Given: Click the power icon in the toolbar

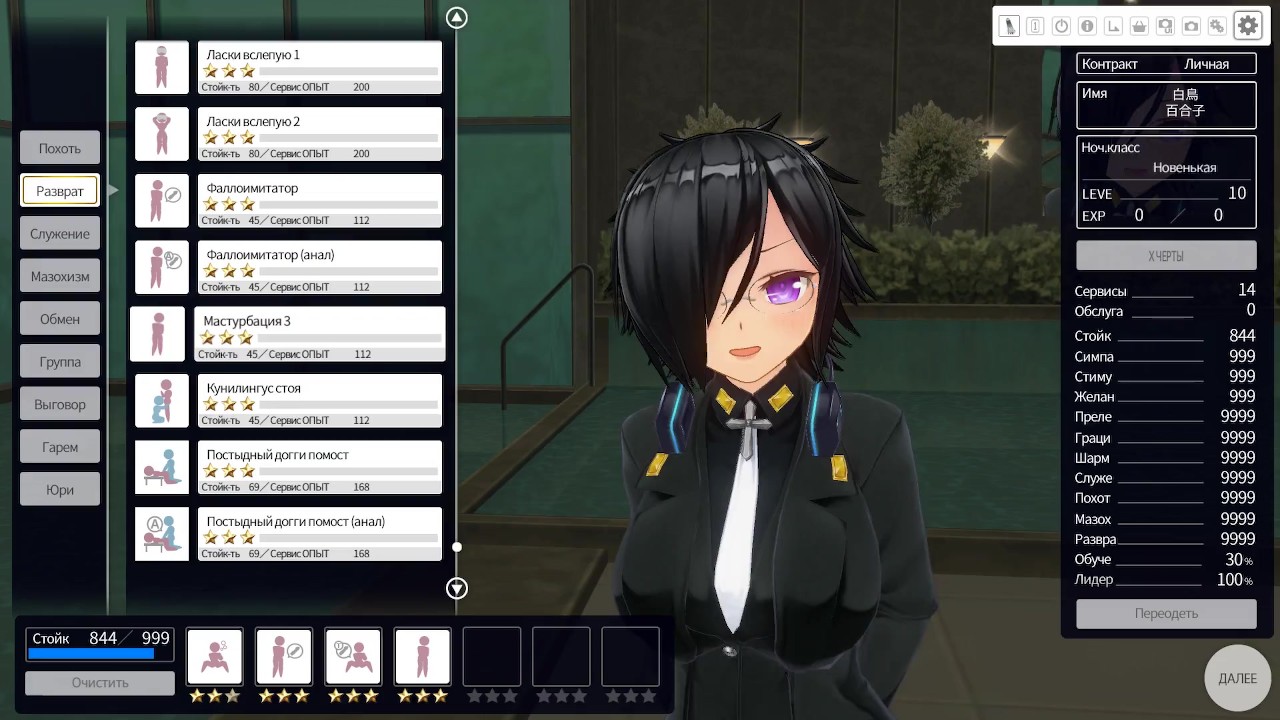Looking at the screenshot, I should click(x=1062, y=27).
